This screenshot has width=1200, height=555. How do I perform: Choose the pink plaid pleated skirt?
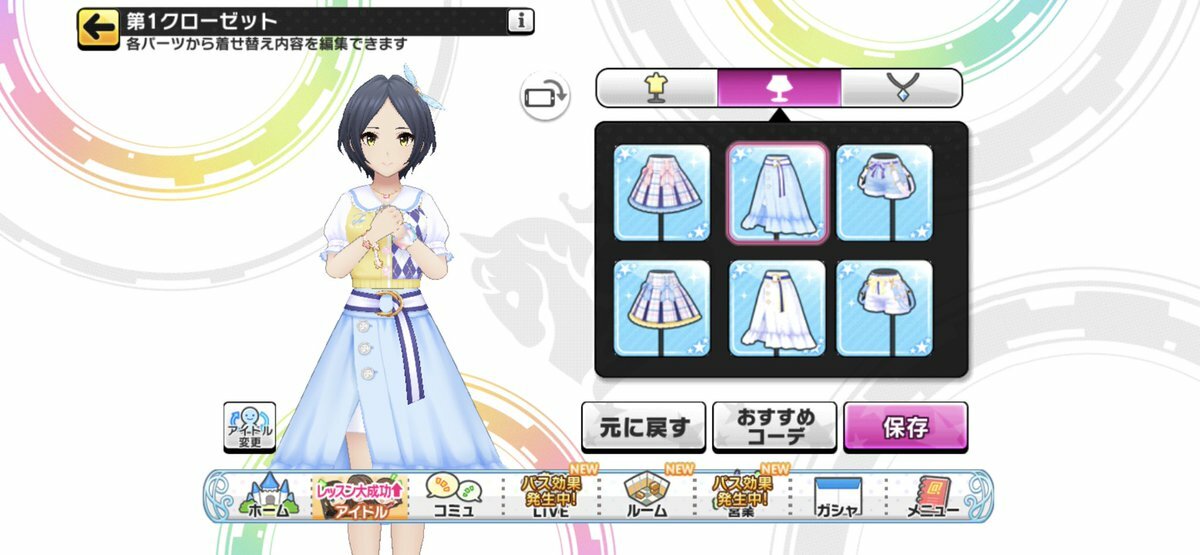click(x=661, y=193)
